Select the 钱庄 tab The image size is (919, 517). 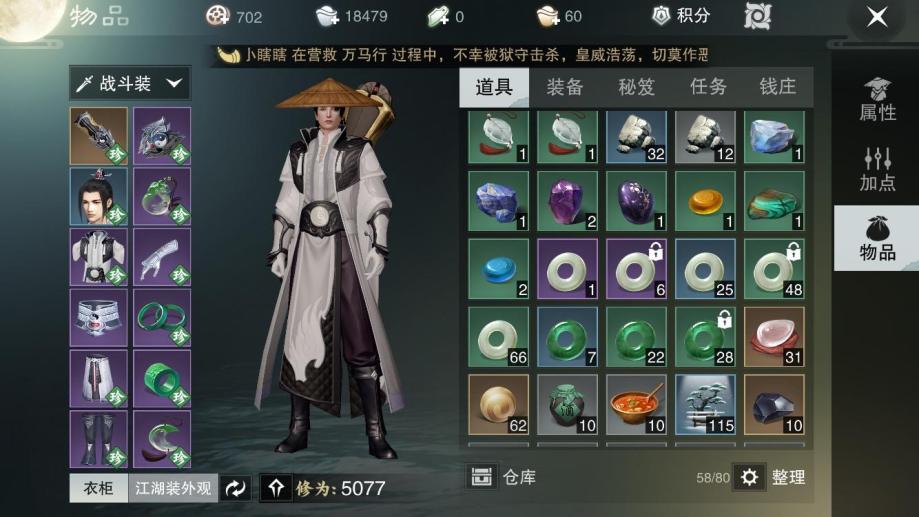point(778,87)
